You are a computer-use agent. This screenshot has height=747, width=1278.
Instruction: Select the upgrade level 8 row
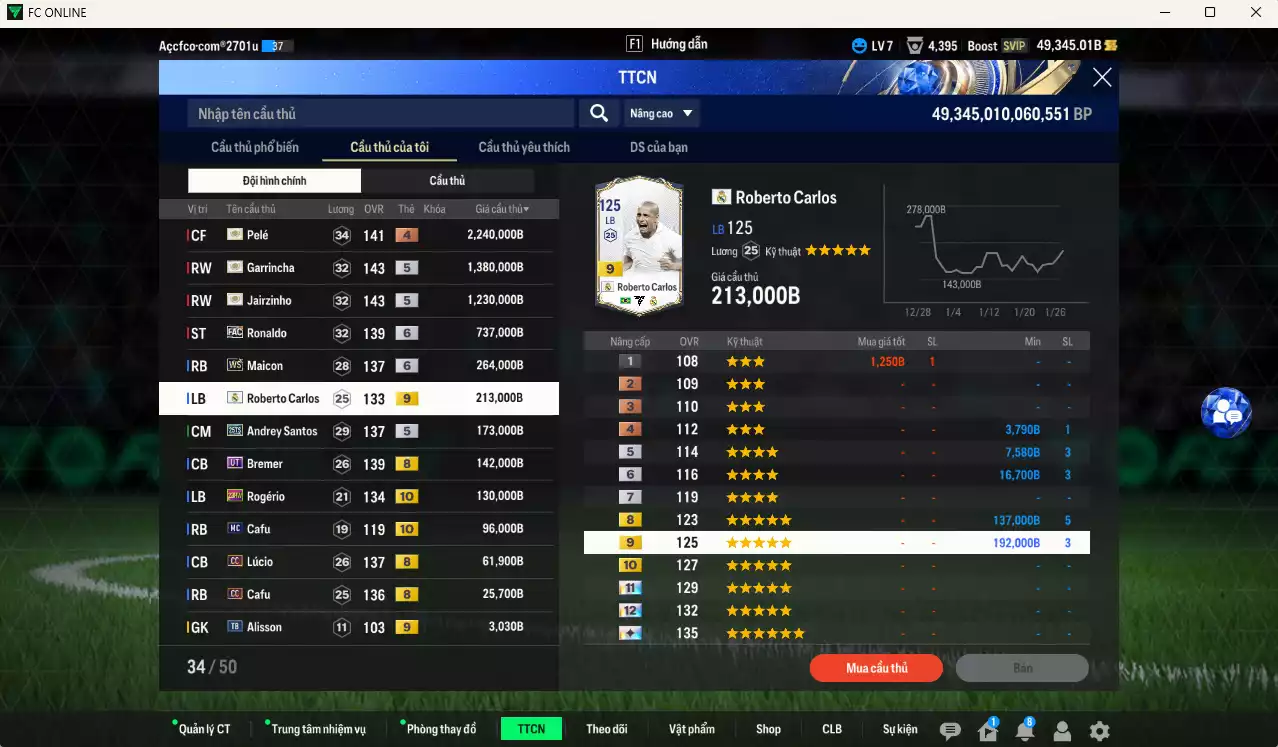836,520
